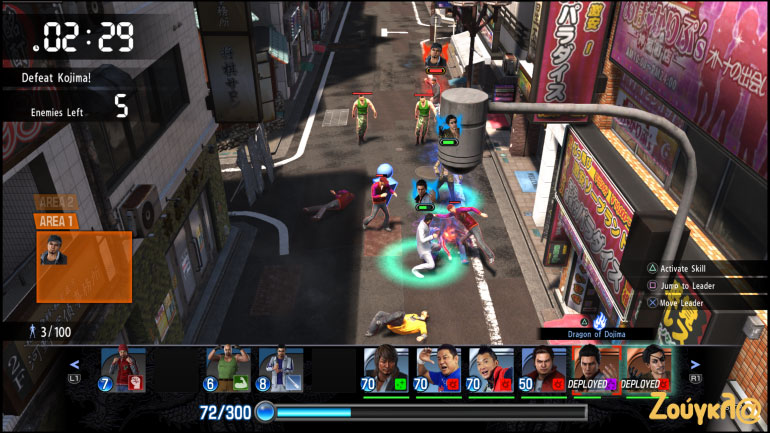Click Kojima's portrait on the area map
Viewport: 770px width, 433px height.
(54, 250)
